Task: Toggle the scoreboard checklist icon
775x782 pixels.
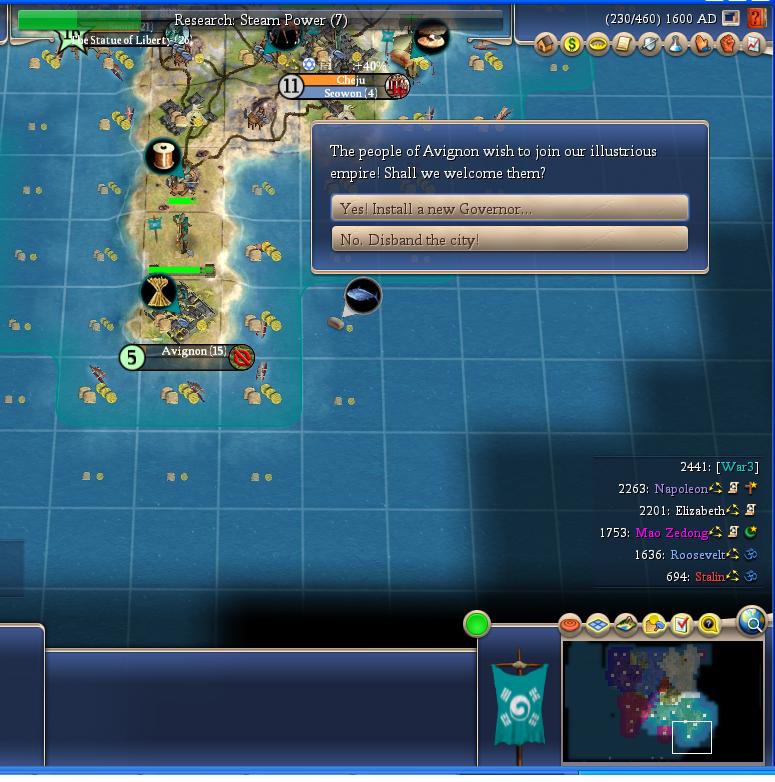Action: click(x=682, y=625)
